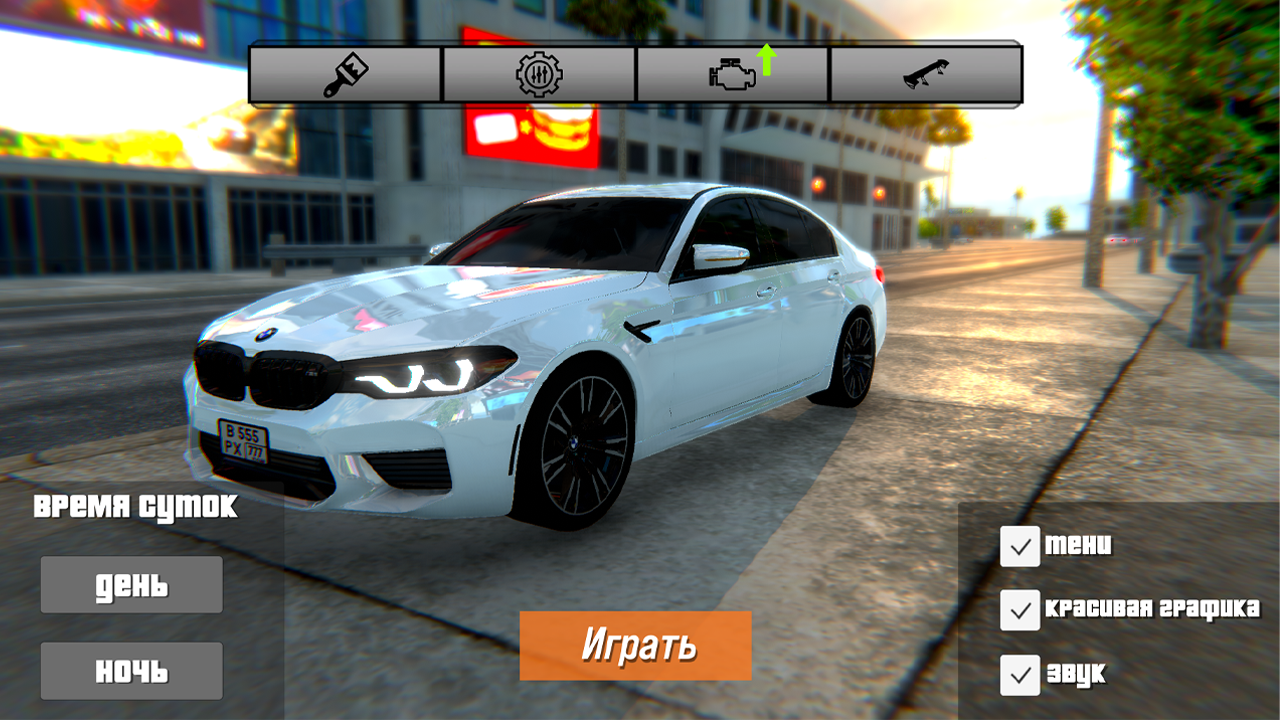This screenshot has height=720, width=1280.
Task: Click the Время суток heading label
Action: pyautogui.click(x=137, y=508)
